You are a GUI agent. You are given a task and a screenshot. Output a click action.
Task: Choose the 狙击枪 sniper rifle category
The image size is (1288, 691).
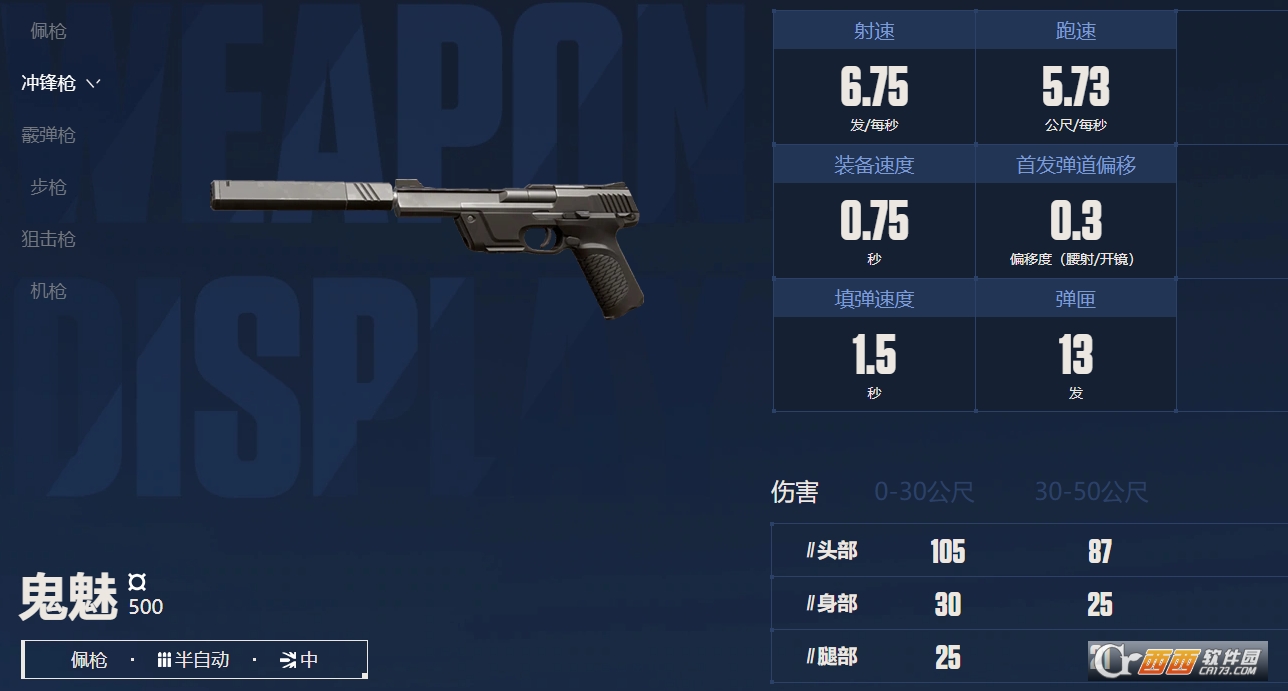(48, 239)
